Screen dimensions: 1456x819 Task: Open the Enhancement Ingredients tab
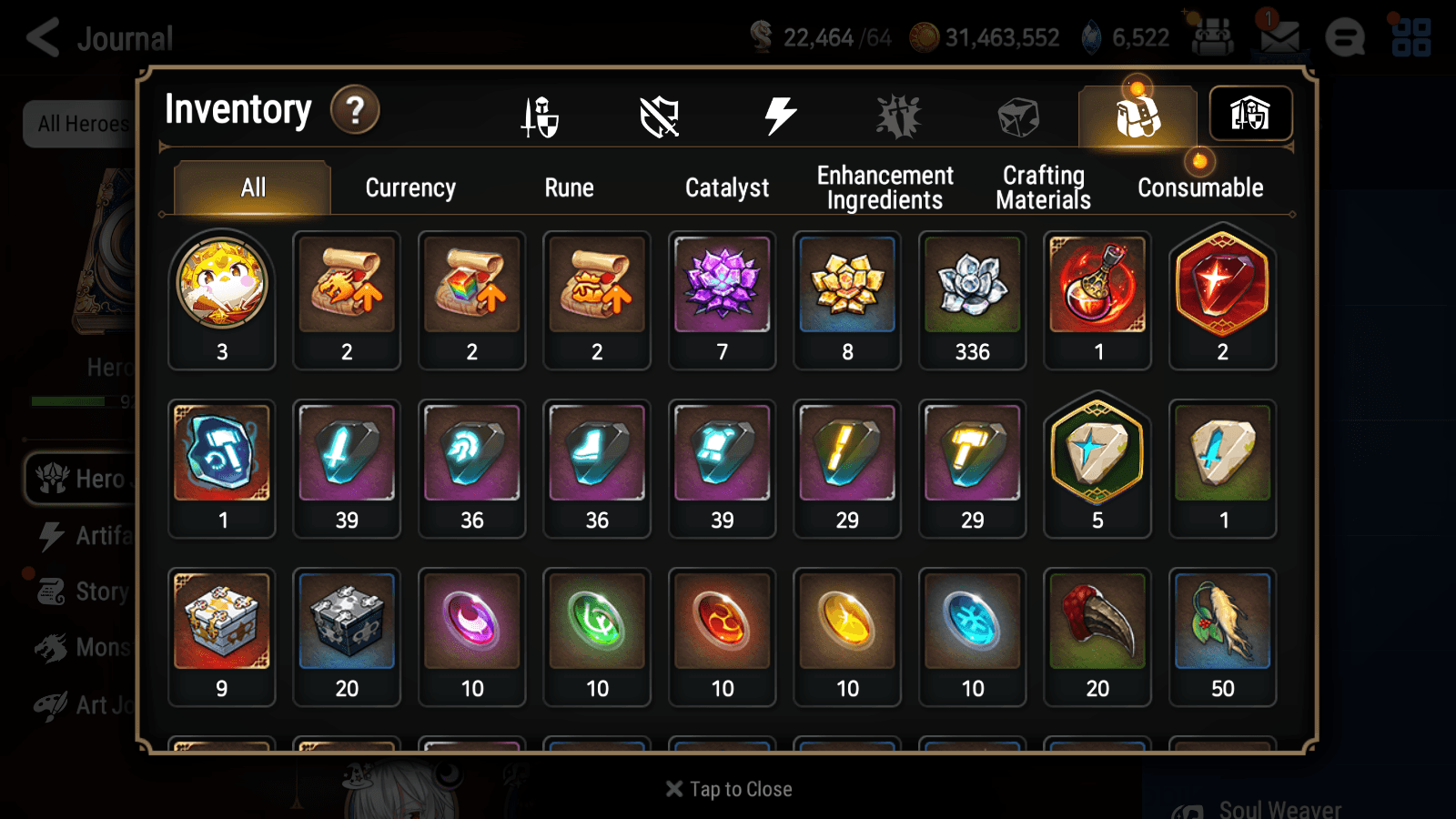[885, 187]
